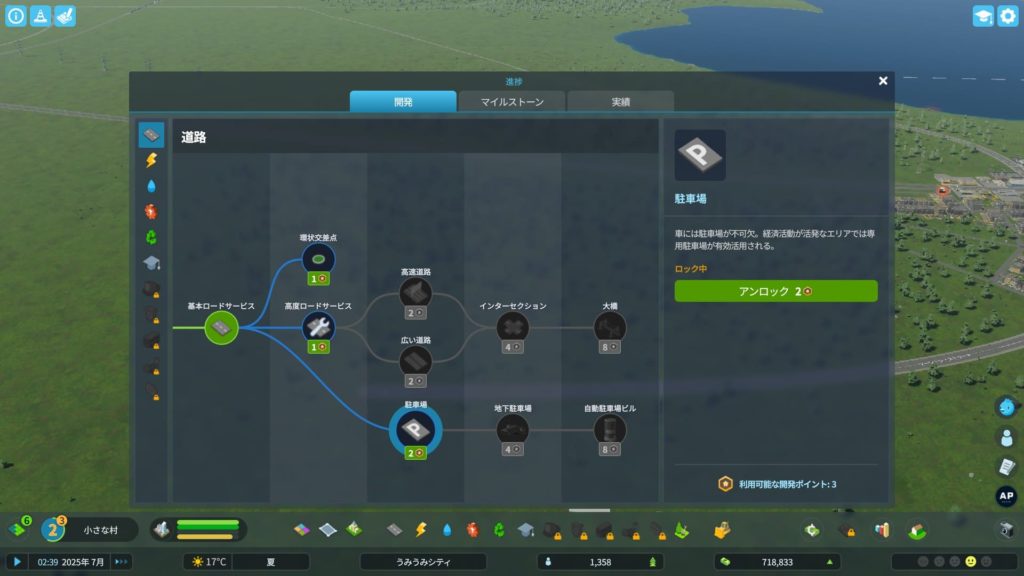Screen dimensions: 1024x576
Task: Click the green アンロック button
Action: click(776, 291)
